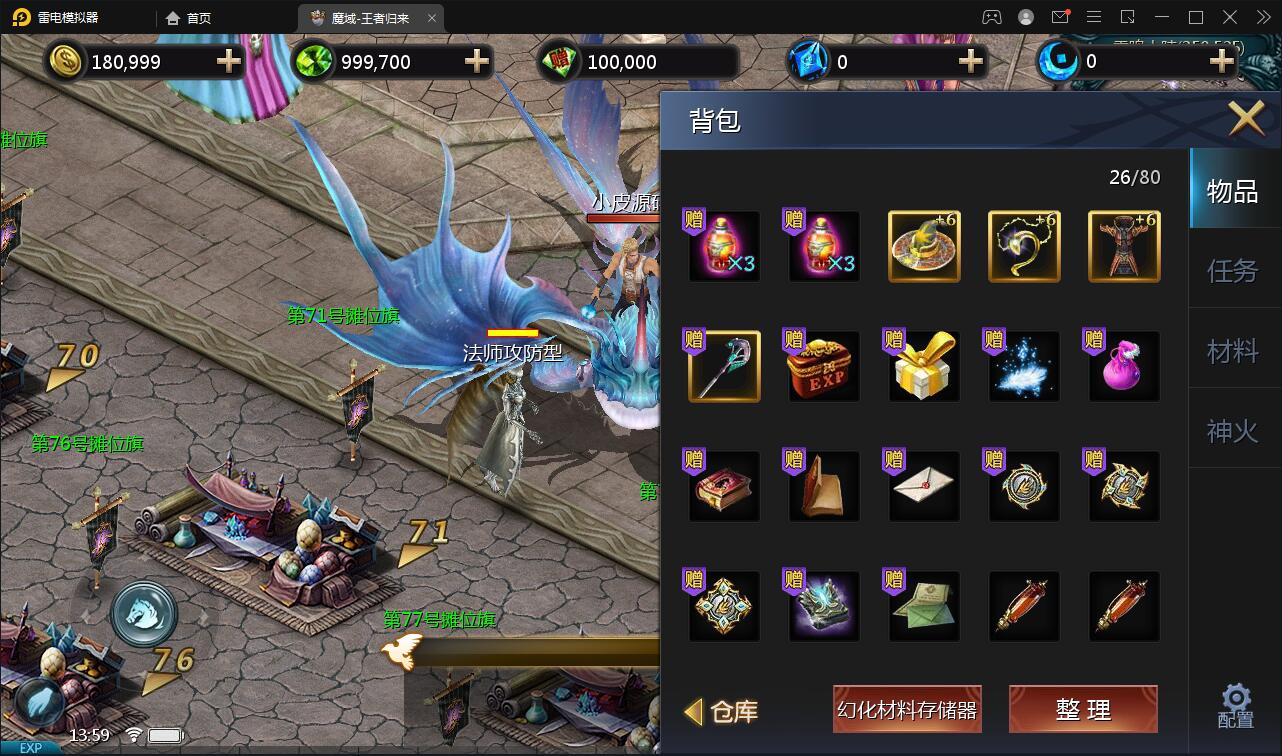
Task: Click the 整理 sort button
Action: (x=1083, y=710)
